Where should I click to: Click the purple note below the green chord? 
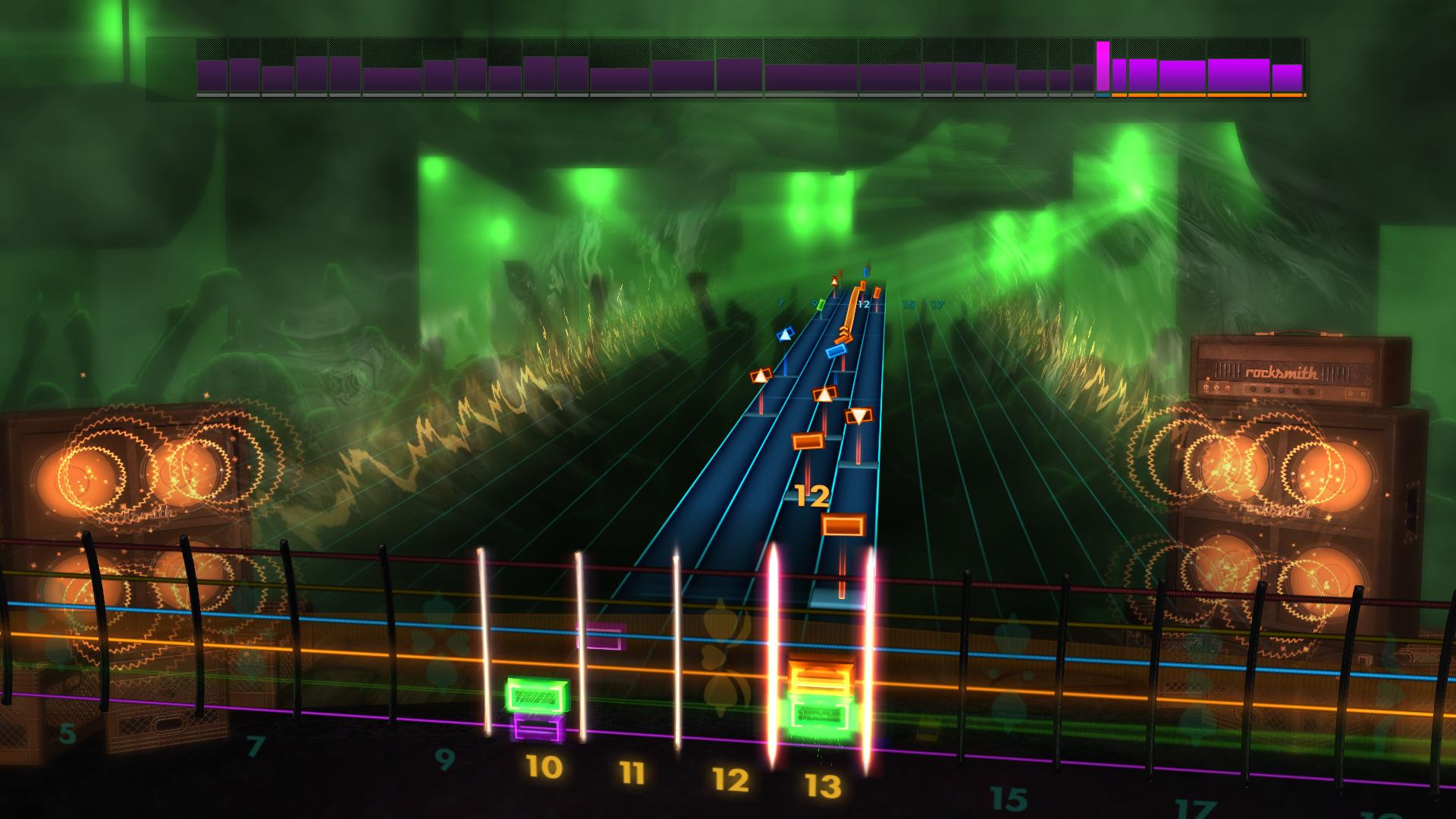coord(538,726)
